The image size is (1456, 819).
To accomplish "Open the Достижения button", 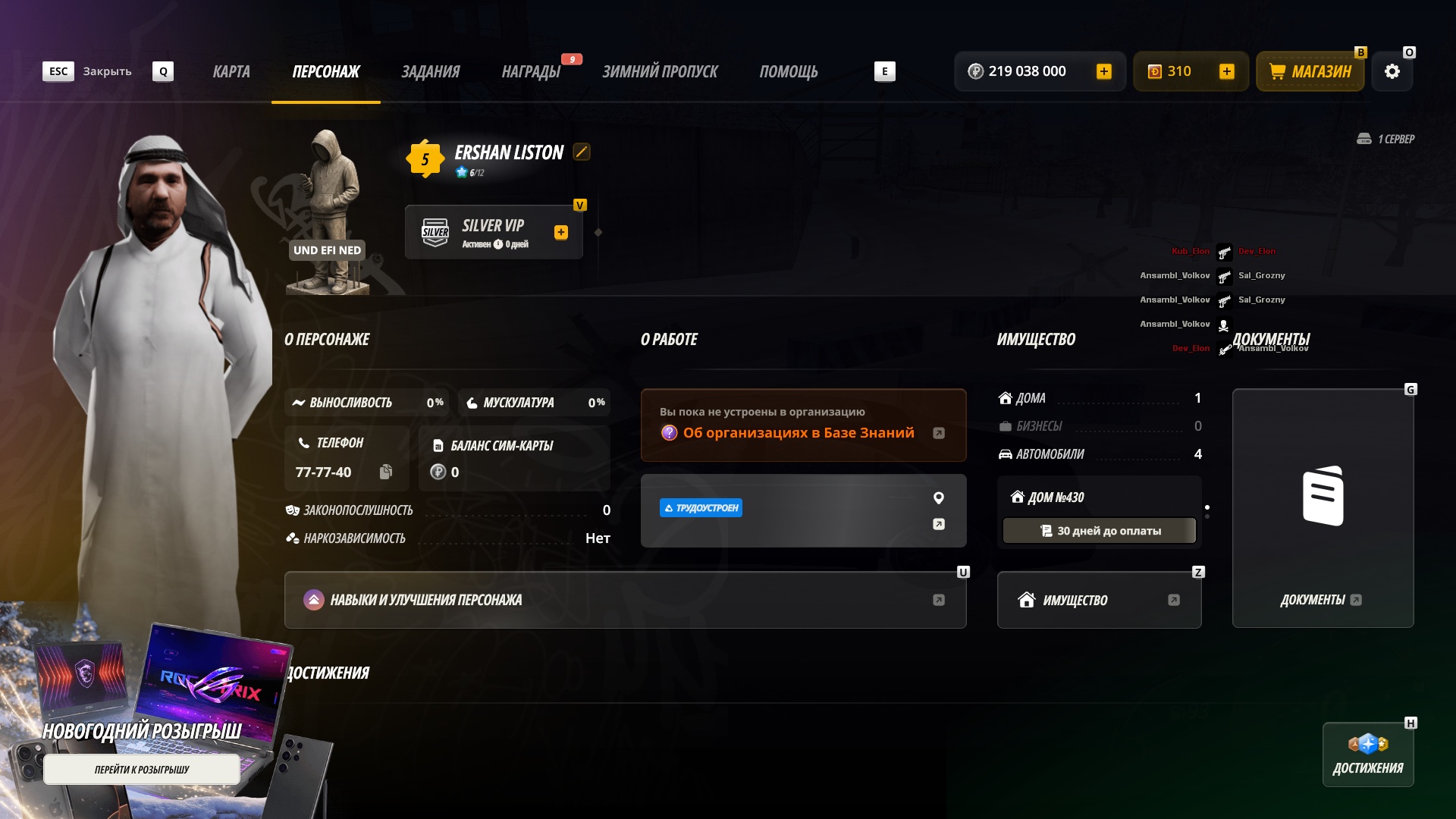I will [x=1367, y=755].
